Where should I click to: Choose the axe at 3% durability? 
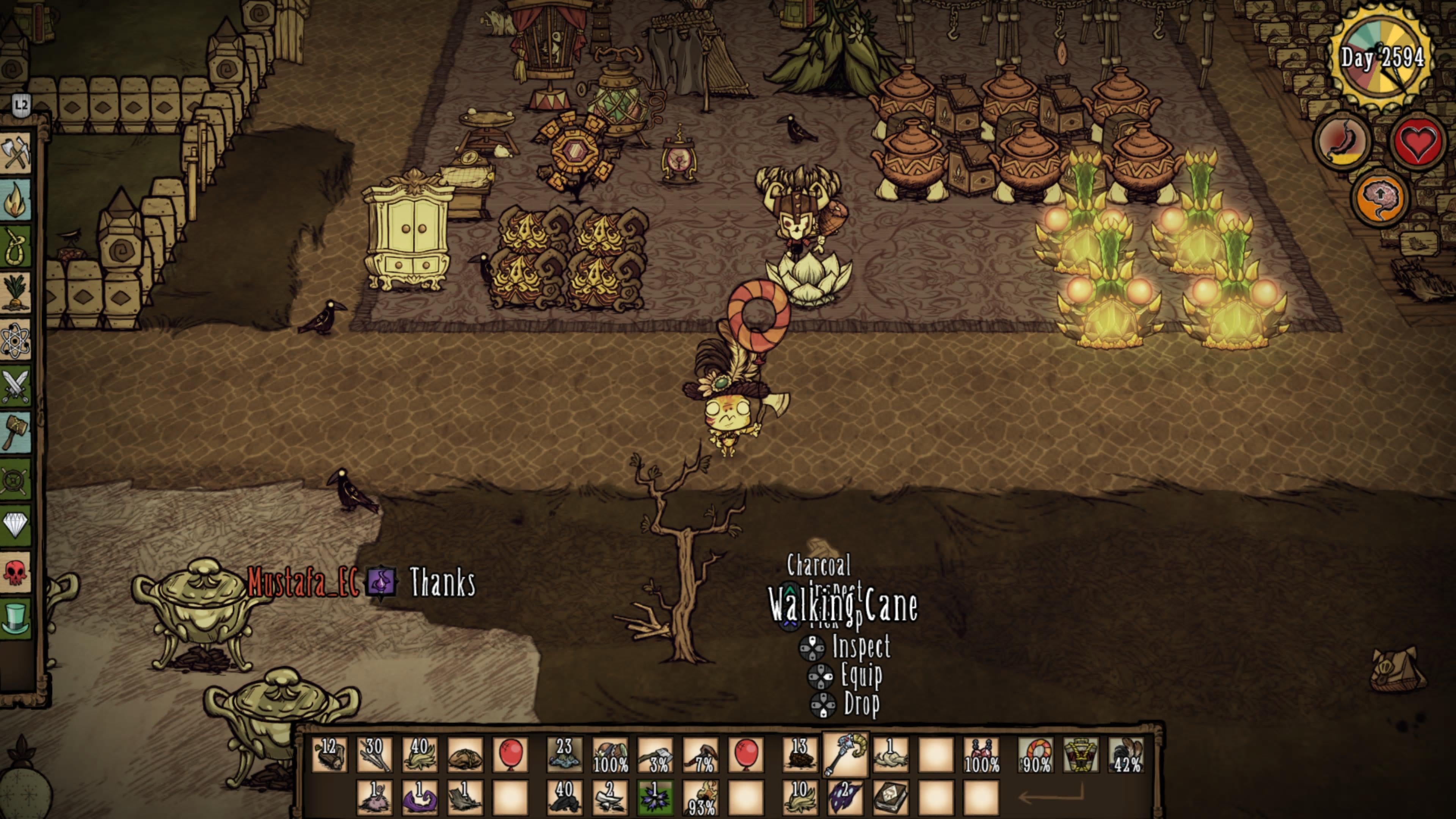[656, 755]
